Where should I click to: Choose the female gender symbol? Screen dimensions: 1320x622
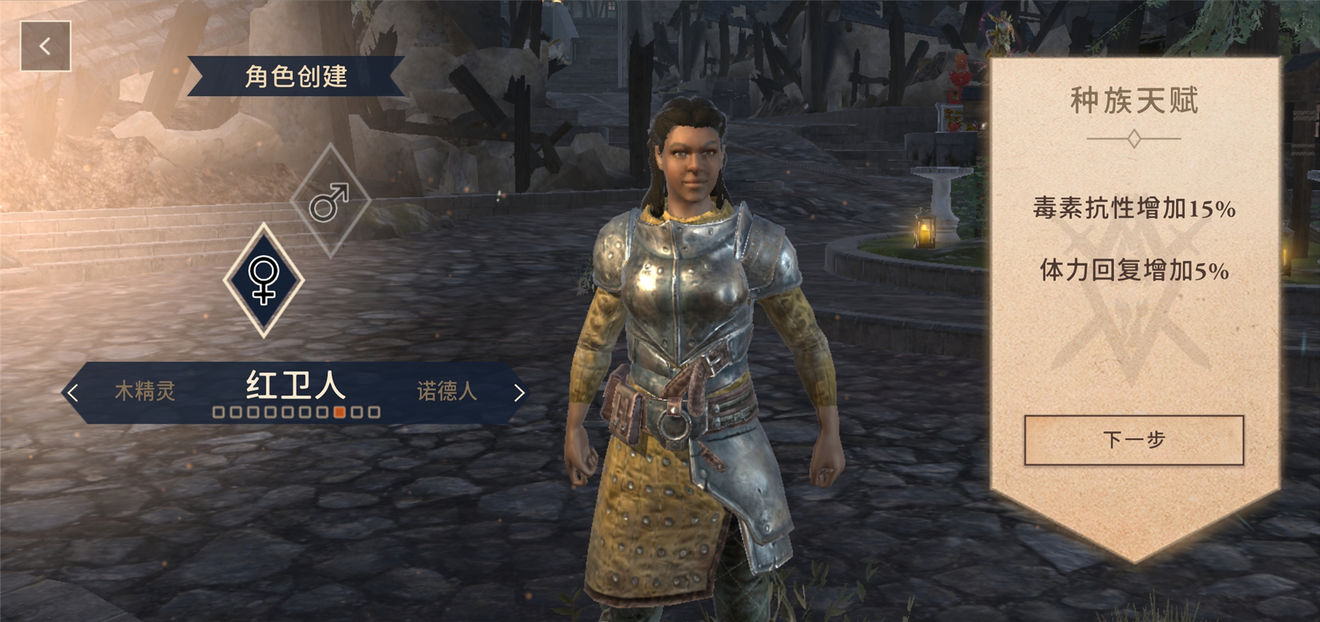(263, 280)
